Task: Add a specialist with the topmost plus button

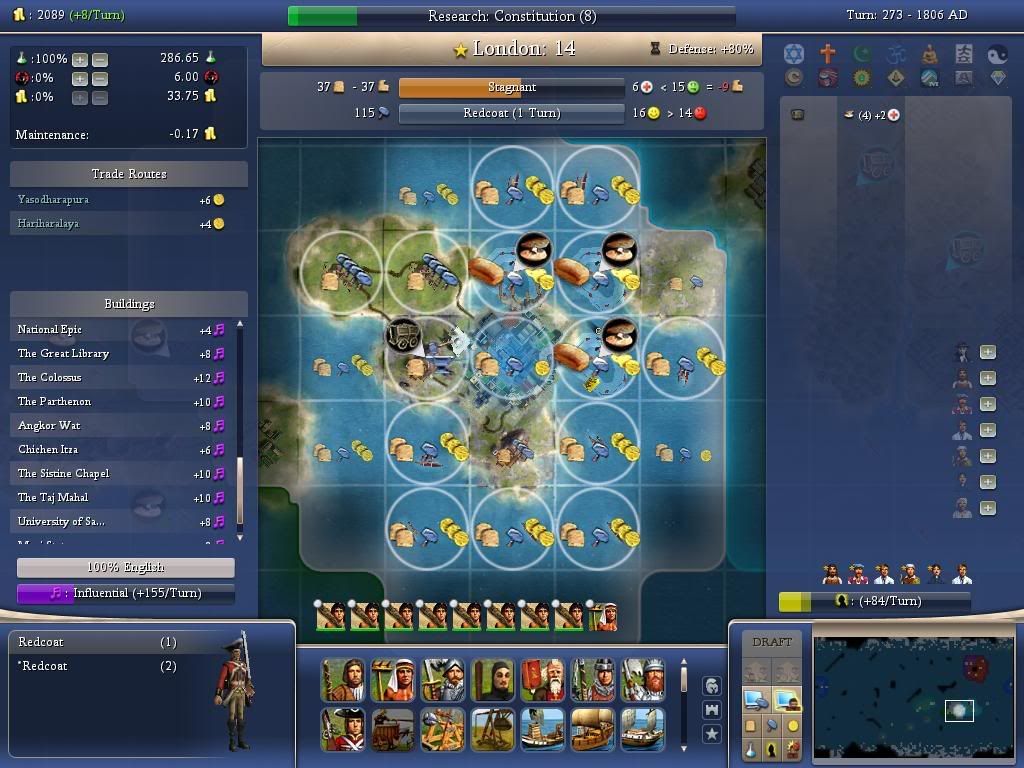Action: (x=987, y=352)
